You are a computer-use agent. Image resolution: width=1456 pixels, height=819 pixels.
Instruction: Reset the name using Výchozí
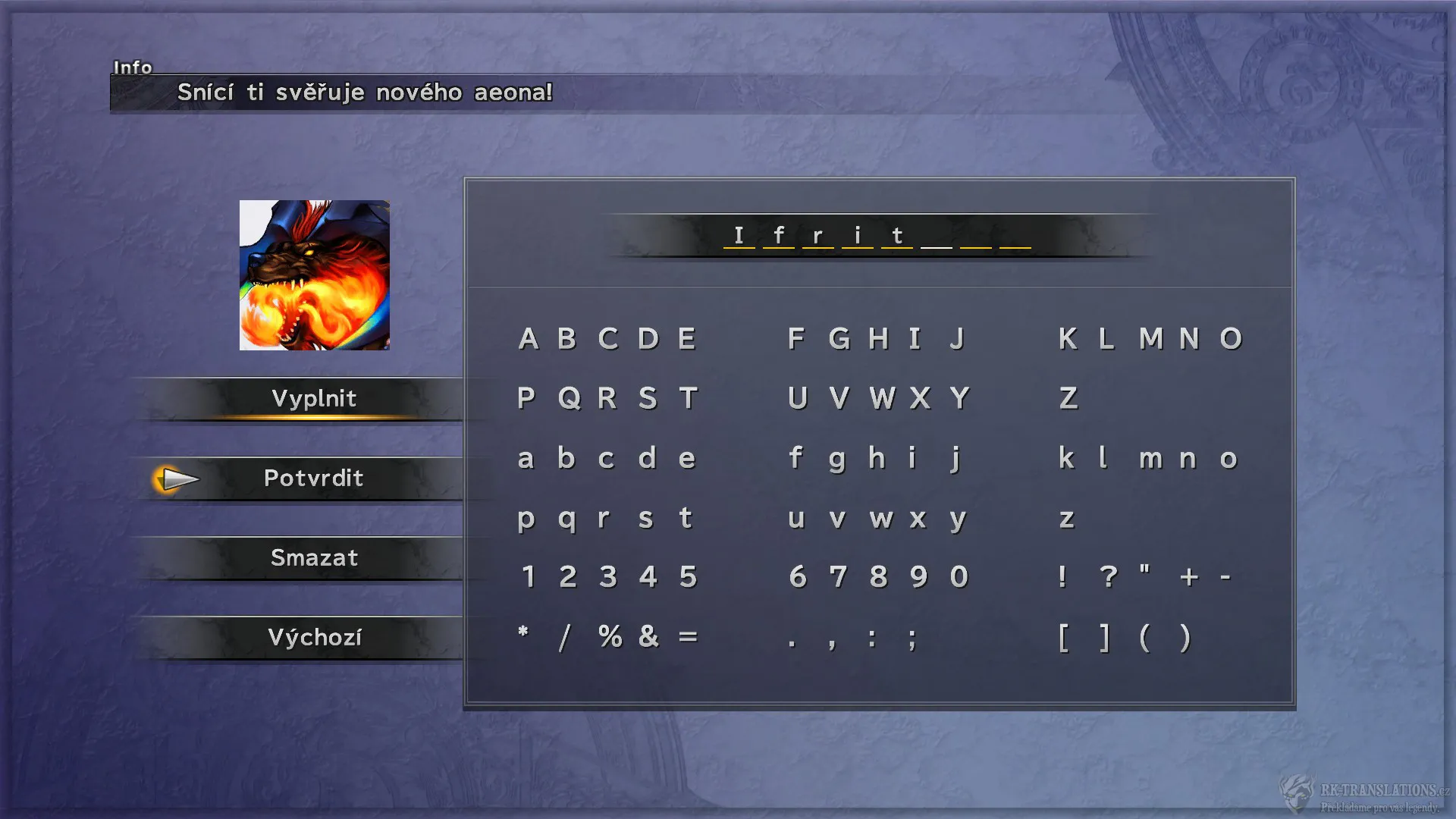pos(315,638)
